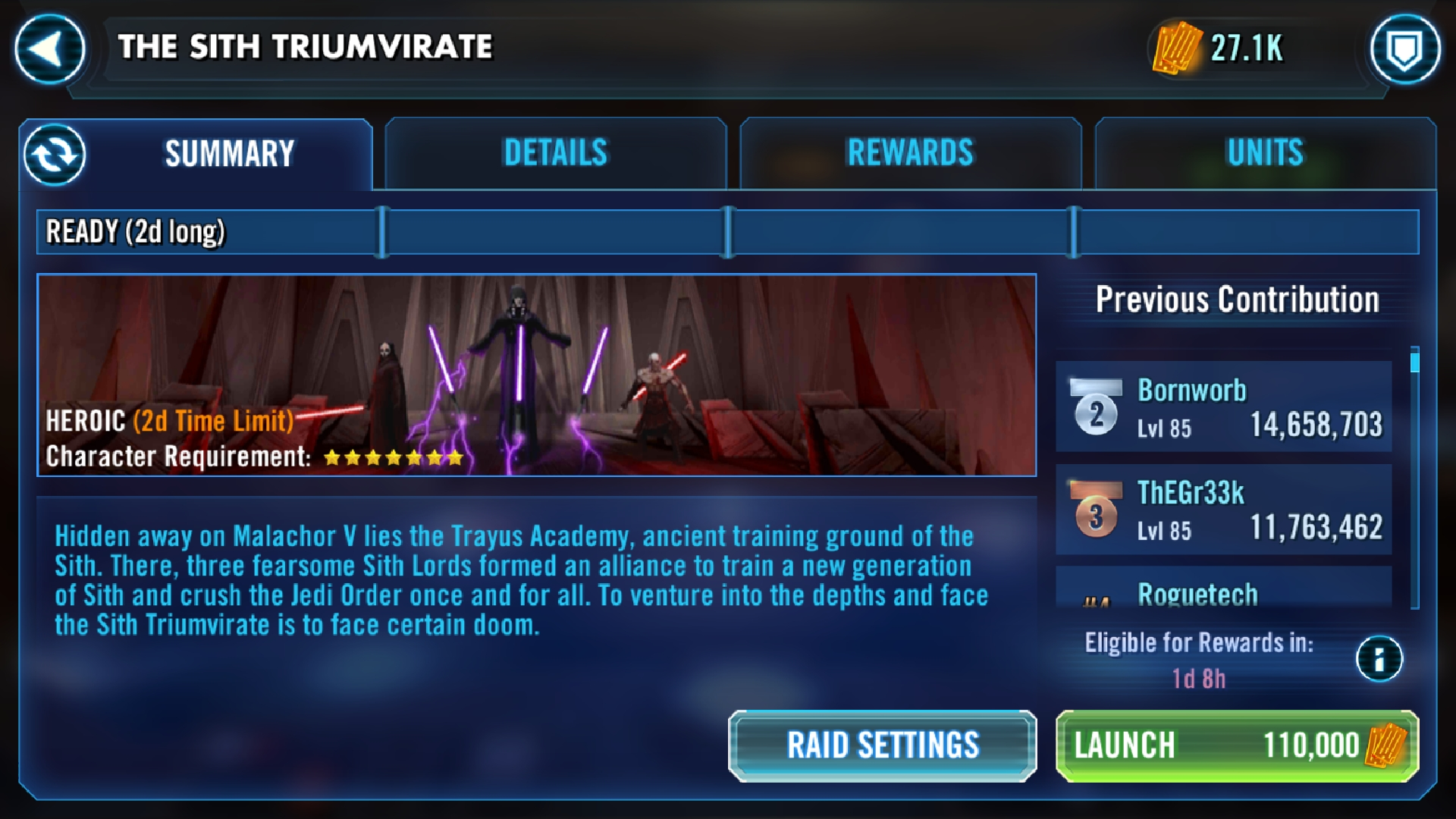Screen dimensions: 1456x819
Task: Click the circular refresh arrows icon
Action: 55,155
